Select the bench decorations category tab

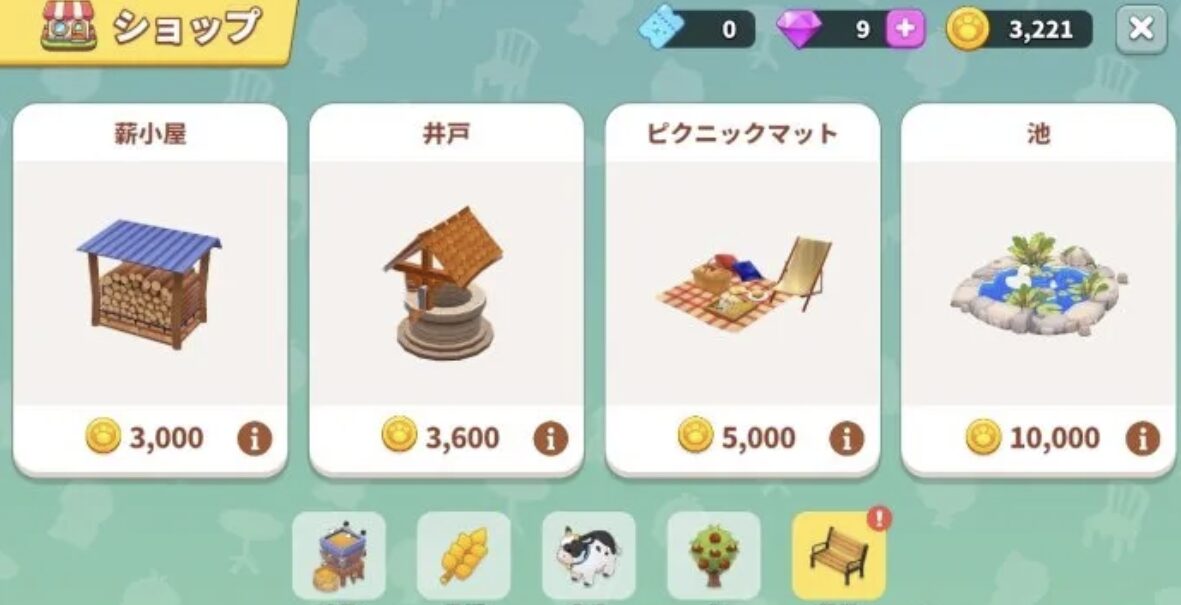click(x=838, y=555)
